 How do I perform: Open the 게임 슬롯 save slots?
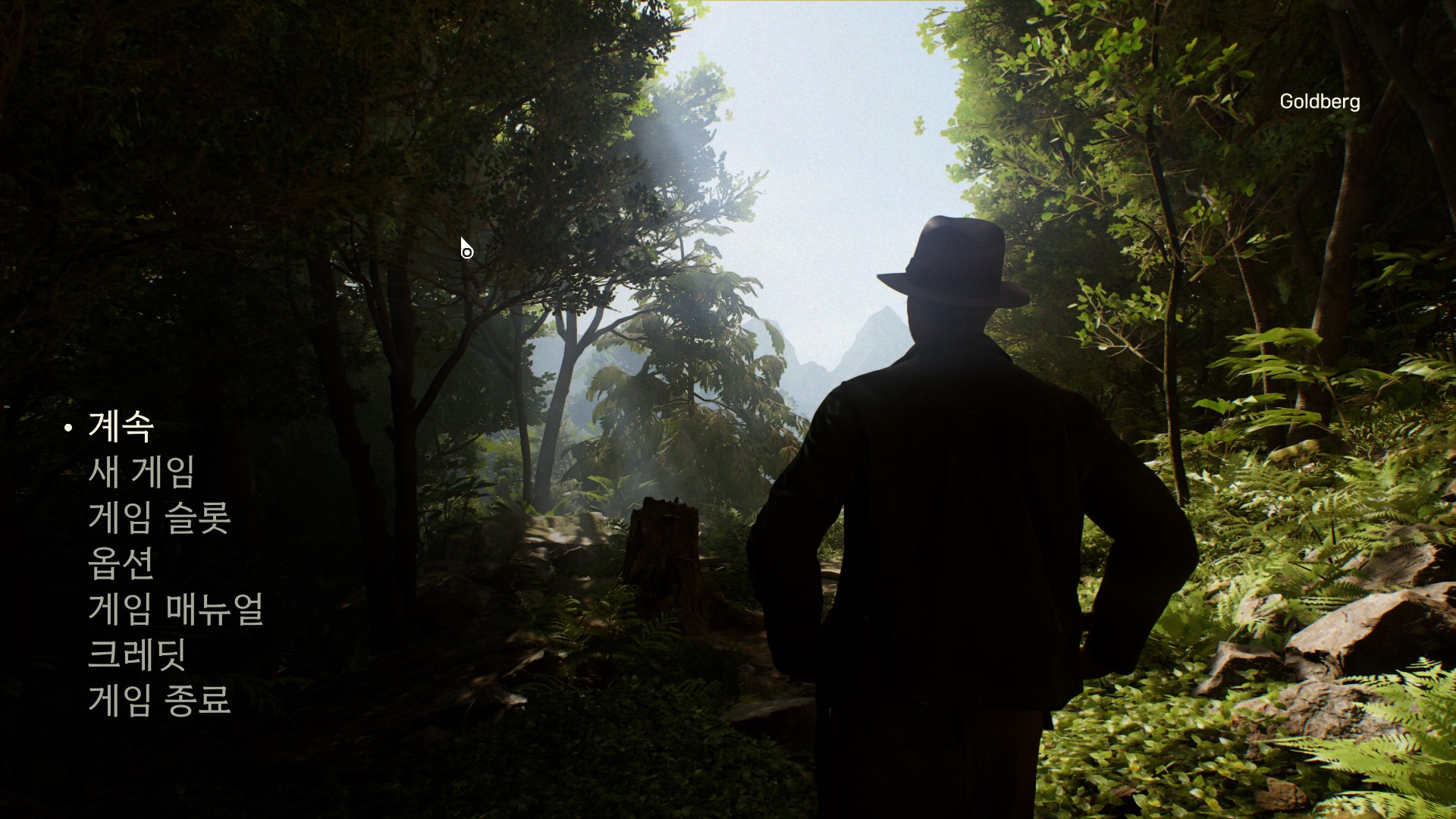pyautogui.click(x=159, y=518)
